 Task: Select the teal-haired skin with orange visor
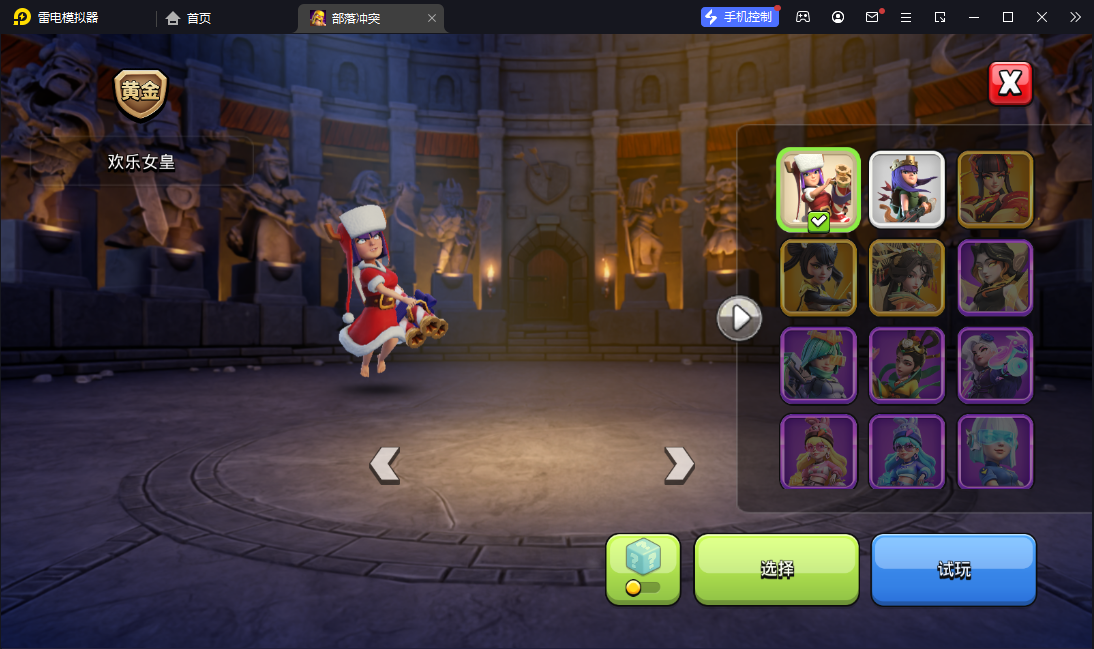tap(818, 365)
